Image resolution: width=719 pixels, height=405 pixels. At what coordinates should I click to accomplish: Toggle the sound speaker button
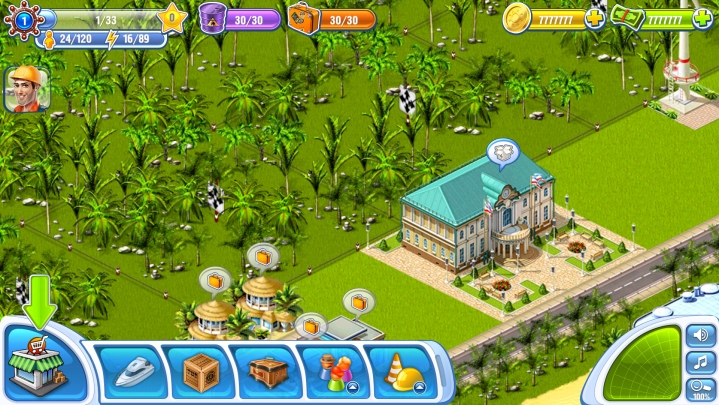click(x=700, y=334)
